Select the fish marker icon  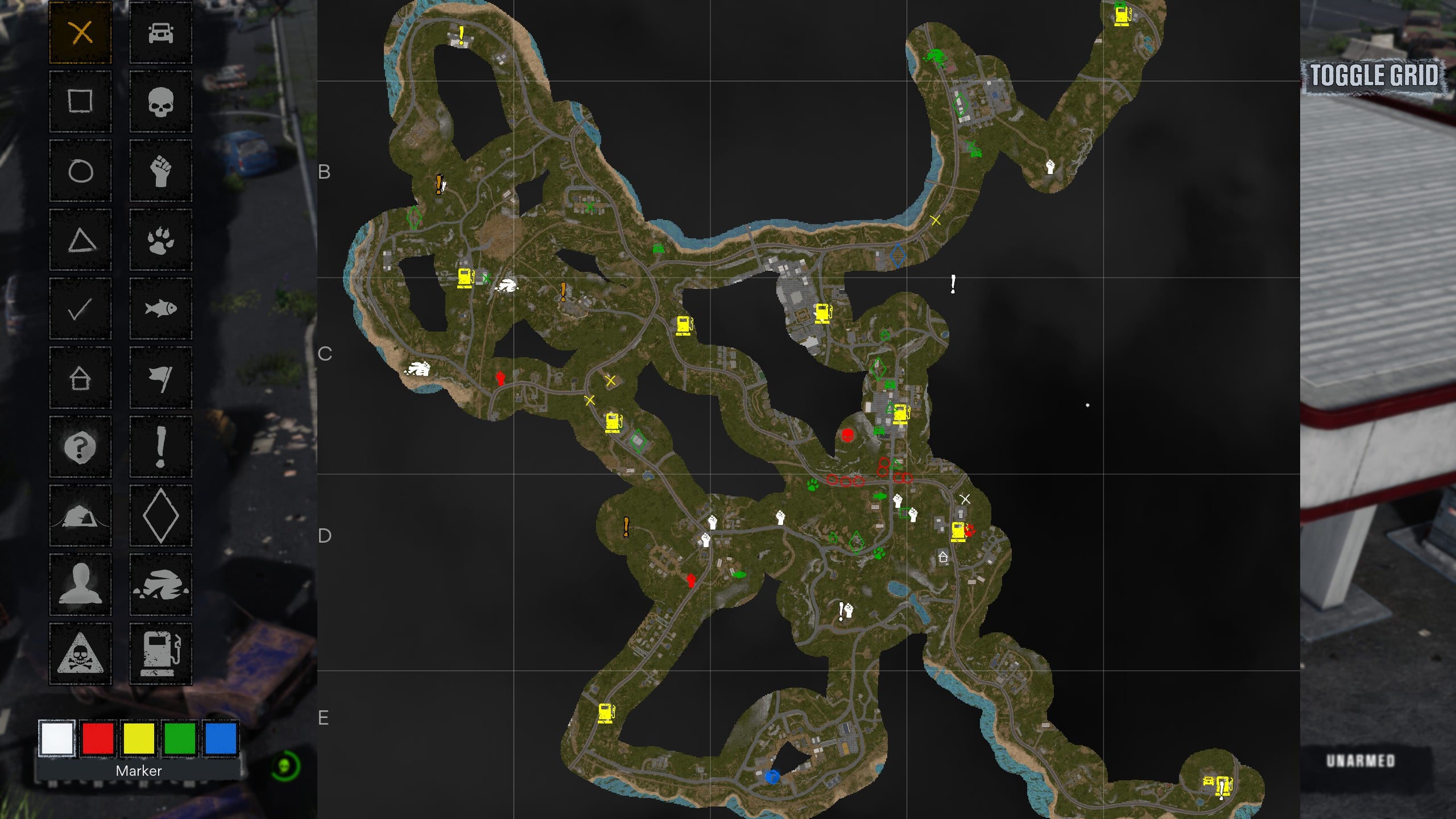(x=161, y=309)
